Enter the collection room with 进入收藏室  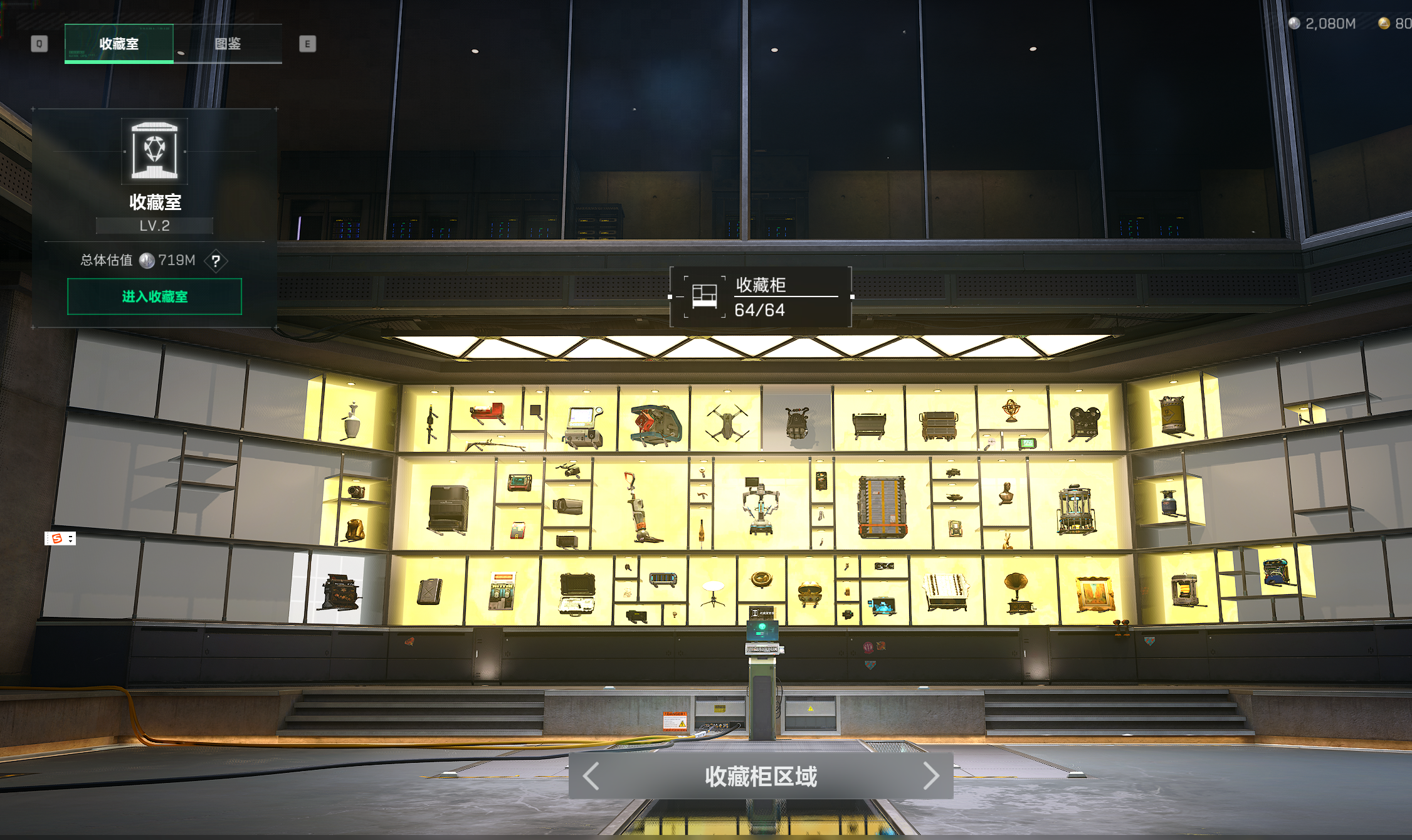point(154,297)
